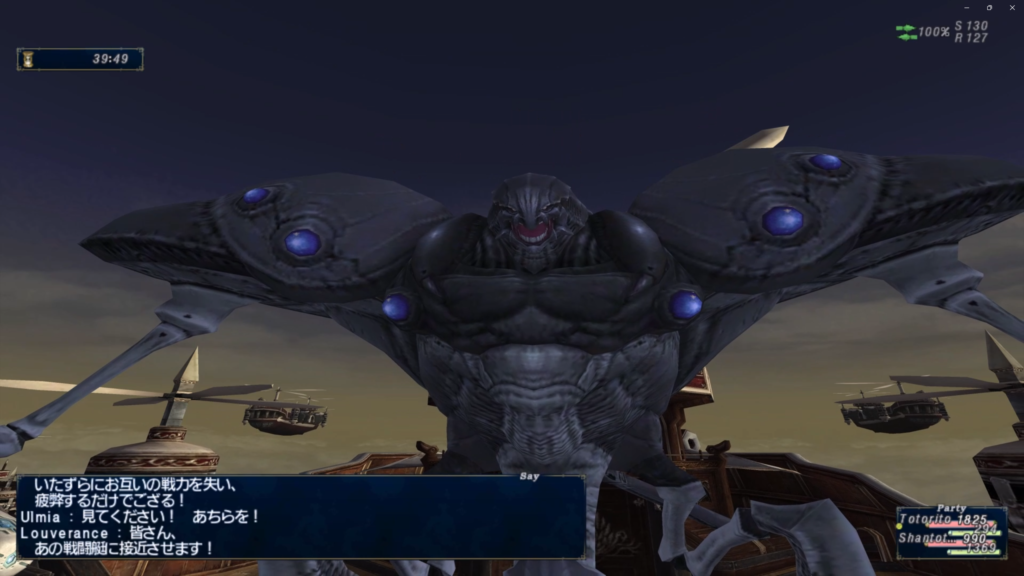Viewport: 1024px width, 576px height.
Task: Close the game window
Action: 1011,7
